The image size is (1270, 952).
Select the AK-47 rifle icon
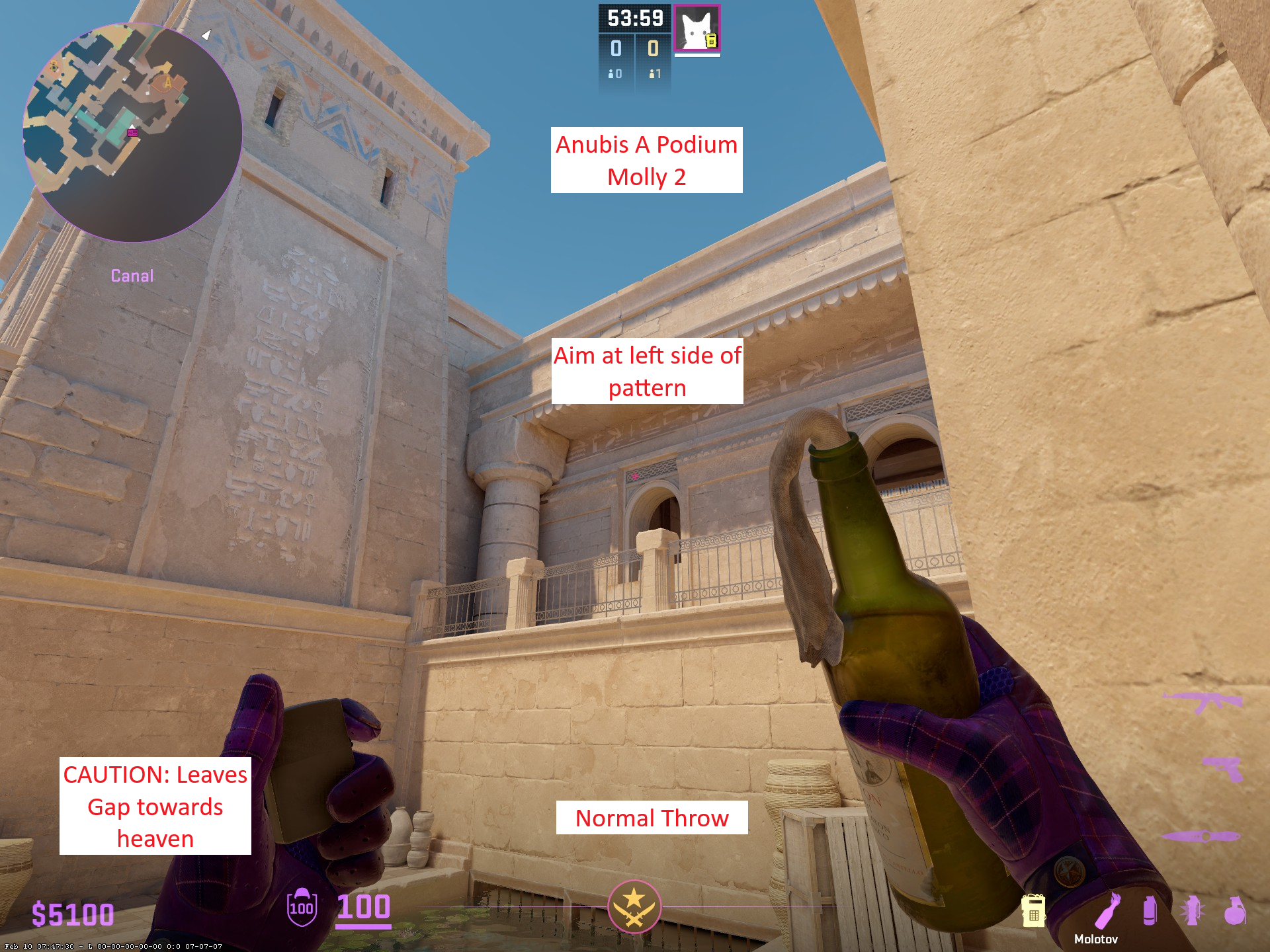[x=1203, y=702]
